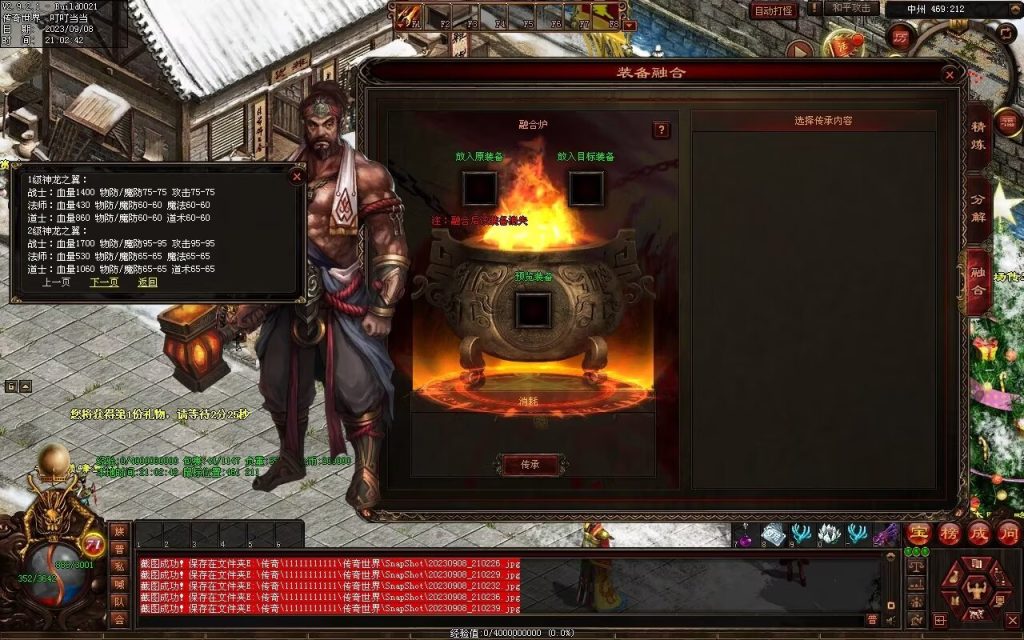Go to 下一页 next page
Image resolution: width=1024 pixels, height=640 pixels.
pyautogui.click(x=104, y=282)
